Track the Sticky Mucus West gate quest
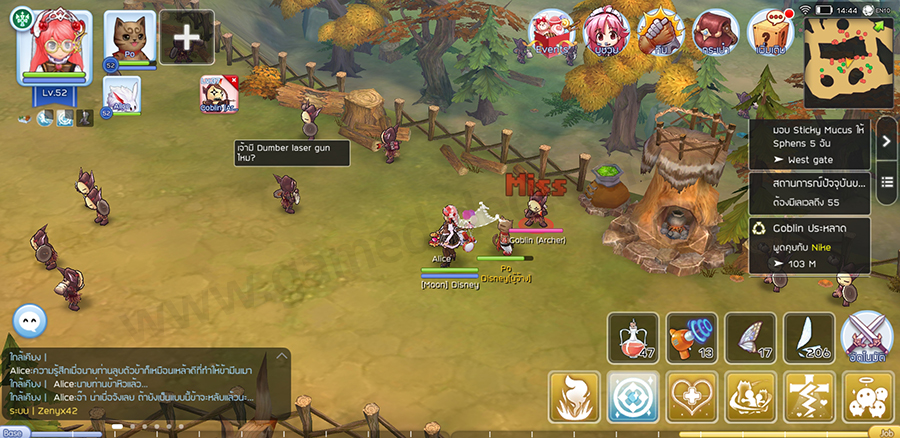The width and height of the screenshot is (900, 438). [x=809, y=145]
